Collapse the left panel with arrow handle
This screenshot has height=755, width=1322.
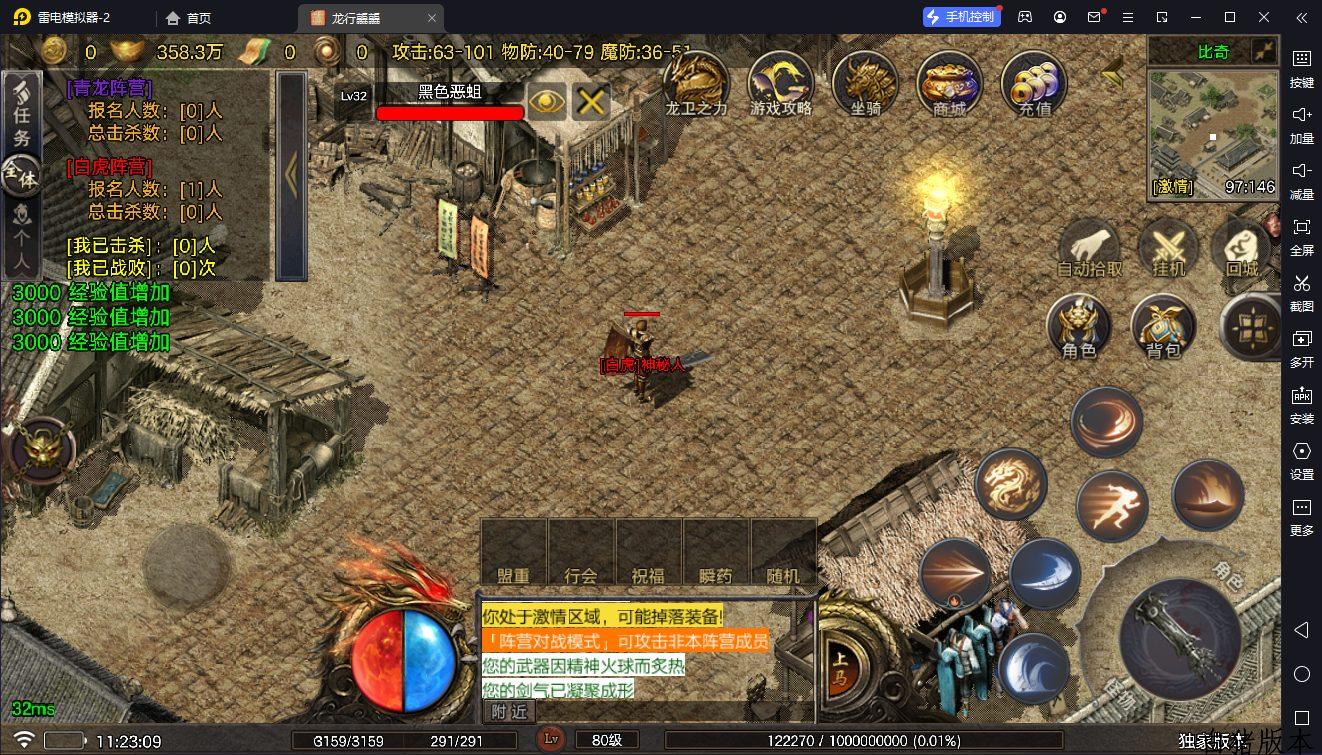pos(291,176)
